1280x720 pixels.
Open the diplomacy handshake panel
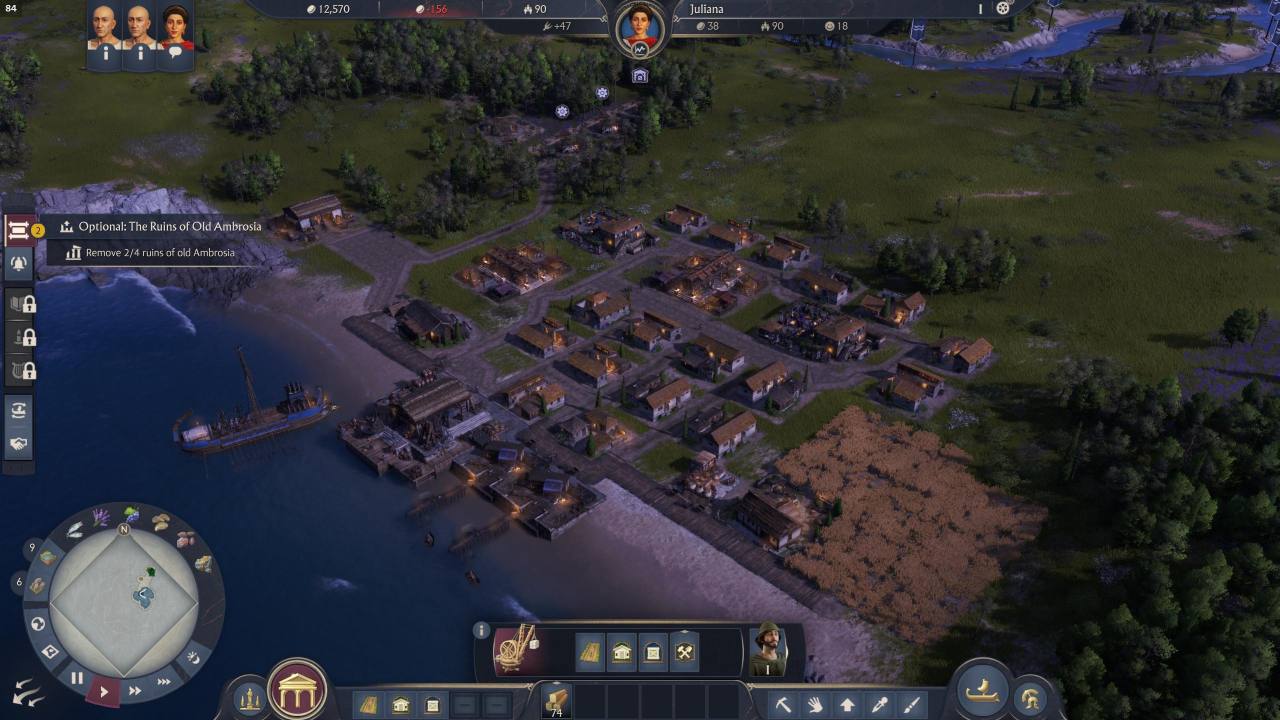19,443
